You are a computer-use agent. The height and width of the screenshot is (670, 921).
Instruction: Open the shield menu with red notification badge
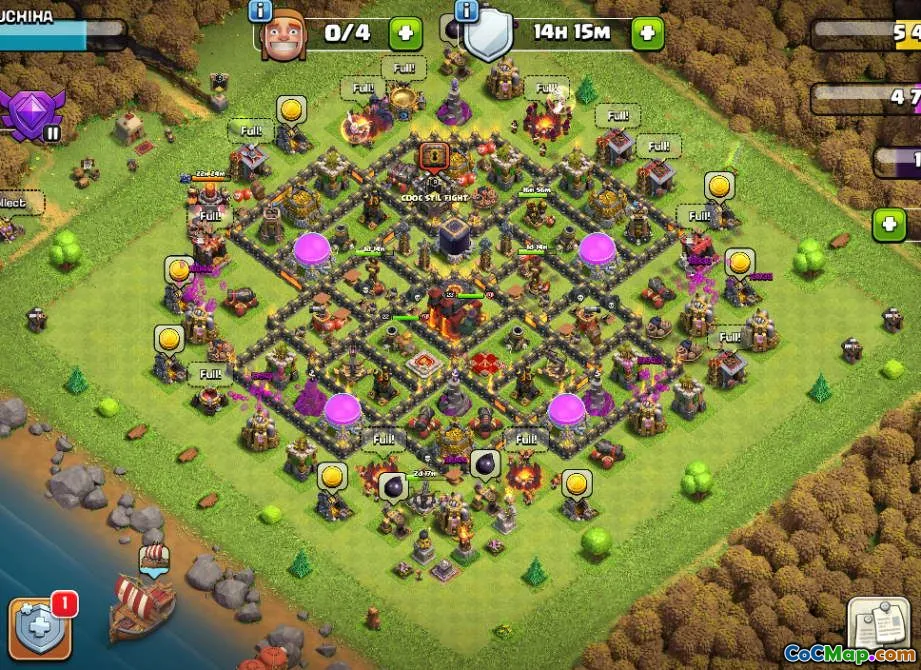click(40, 626)
